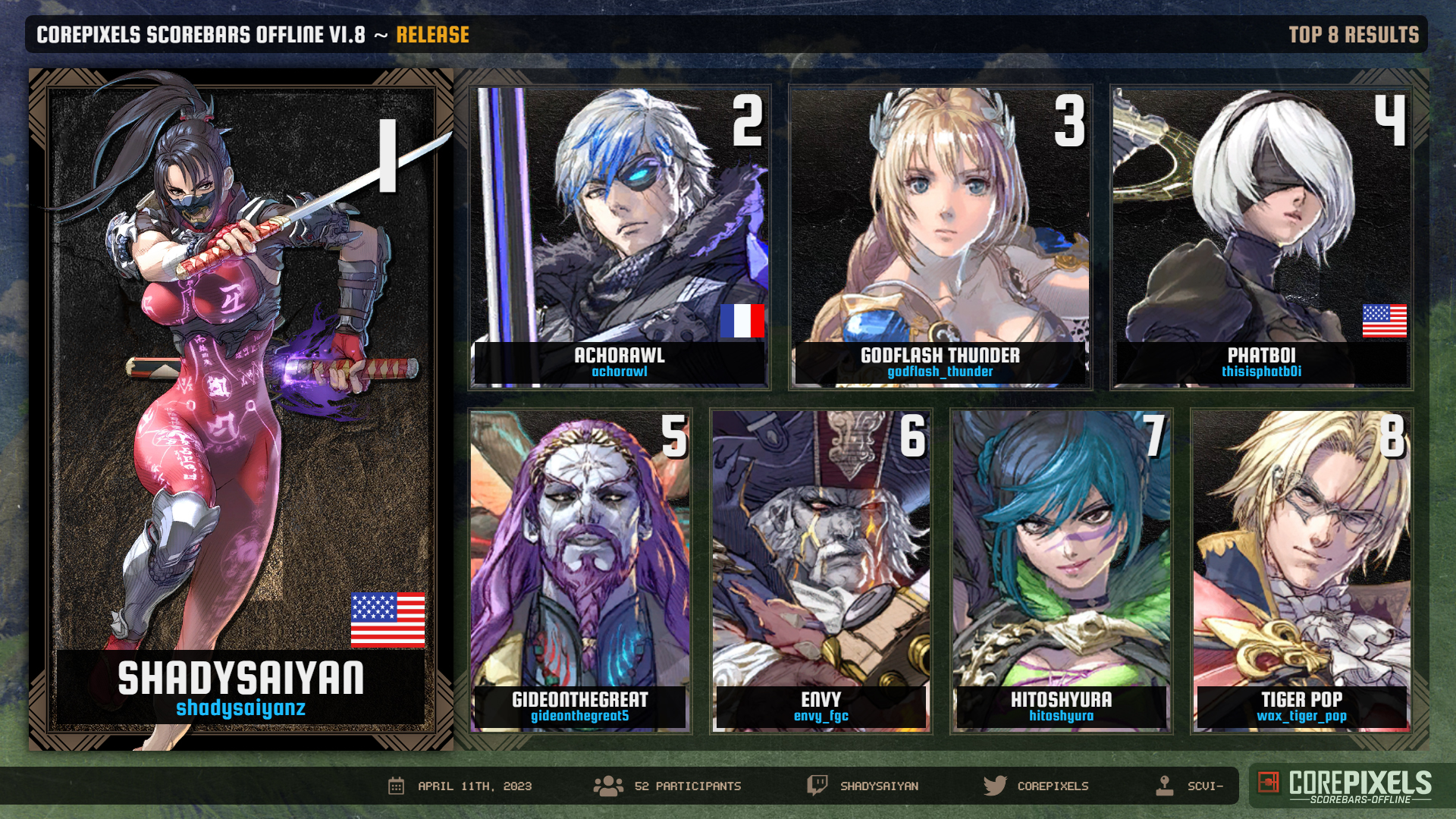Select the HITOSHYURA seventh-place card
This screenshot has height=819, width=1456.
click(x=1061, y=570)
